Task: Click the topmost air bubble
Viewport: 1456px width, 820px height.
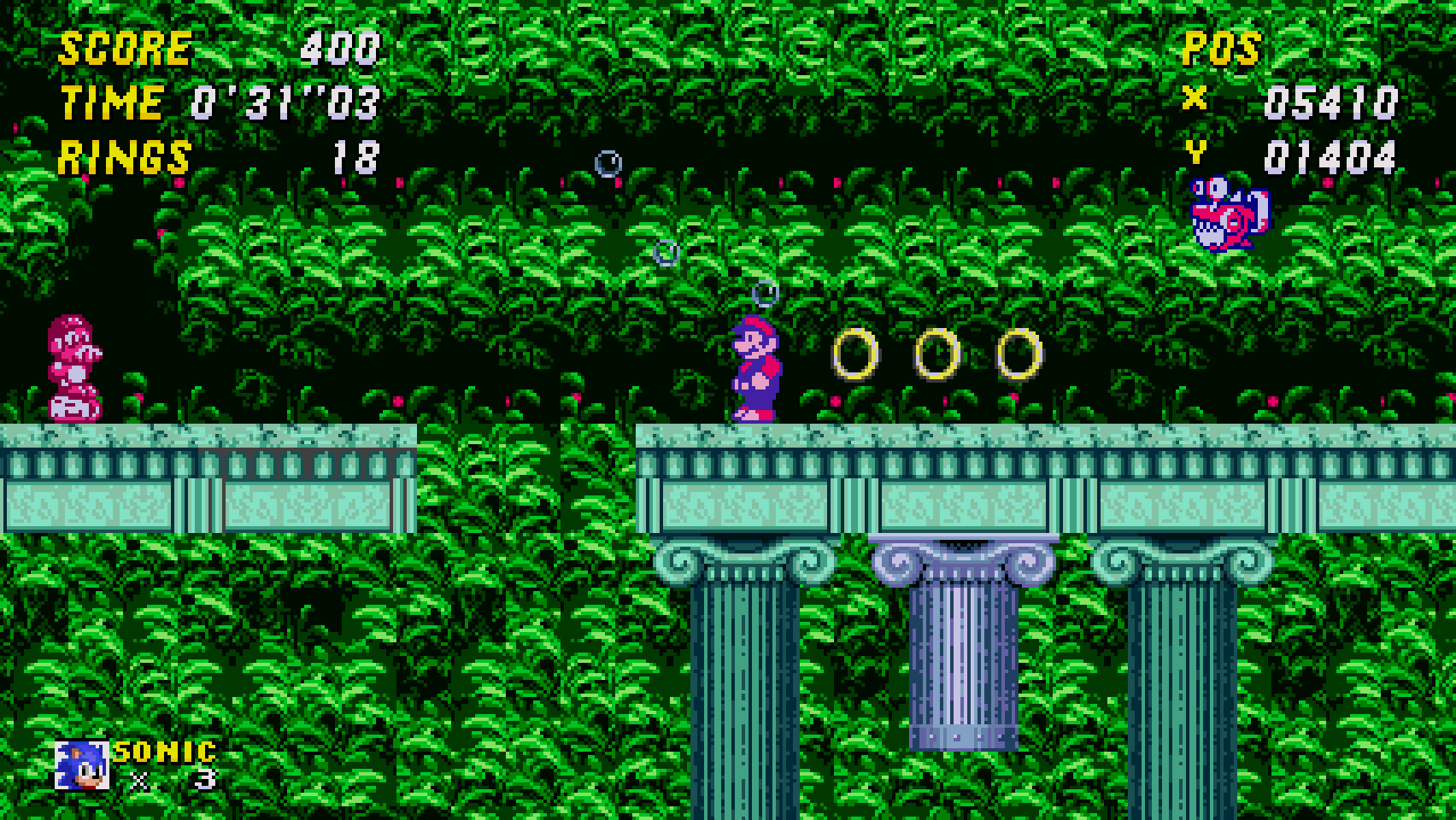Action: (x=608, y=162)
